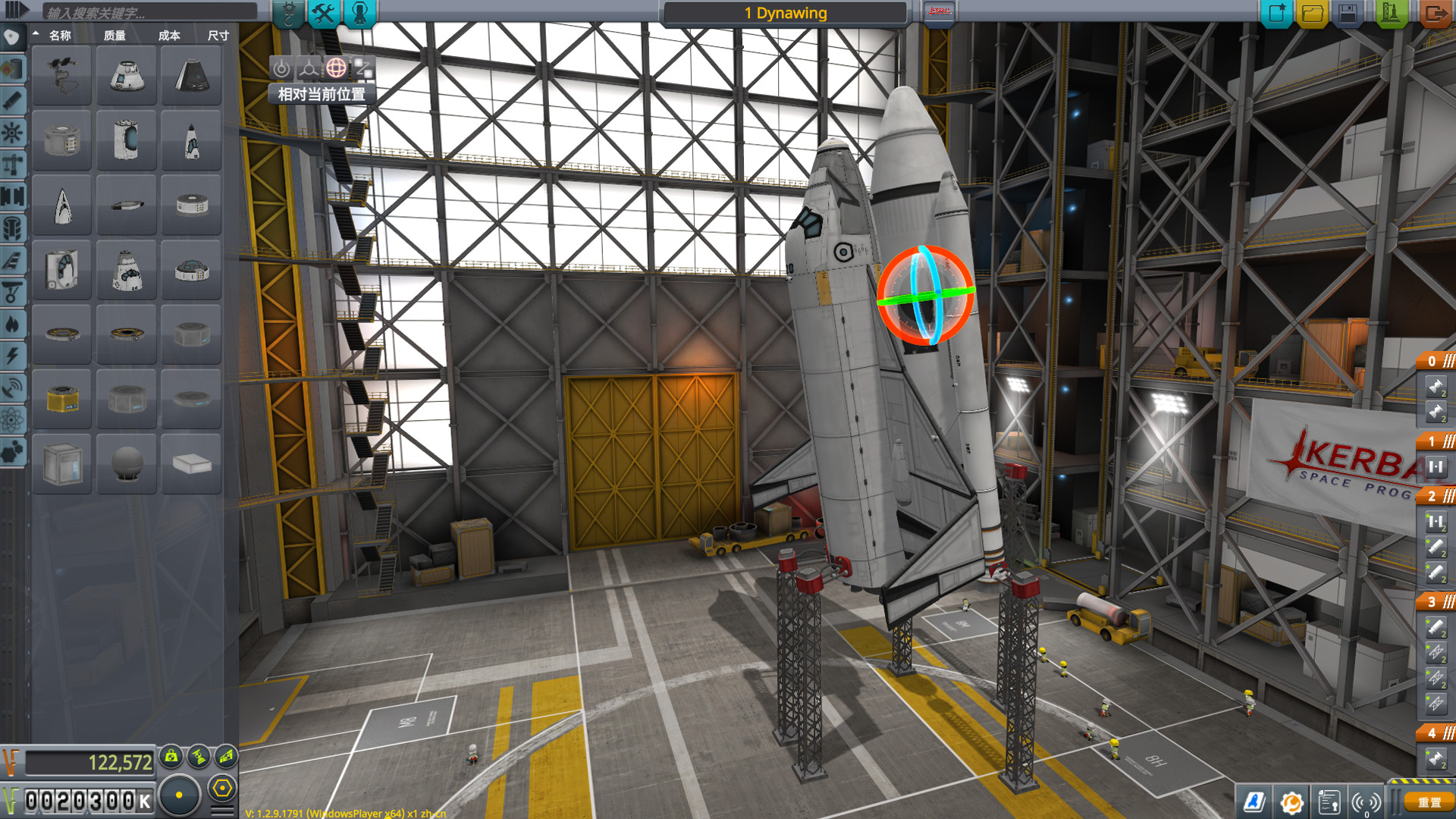The image size is (1456, 819).
Task: Sort parts by 名称 (name)
Action: click(60, 36)
